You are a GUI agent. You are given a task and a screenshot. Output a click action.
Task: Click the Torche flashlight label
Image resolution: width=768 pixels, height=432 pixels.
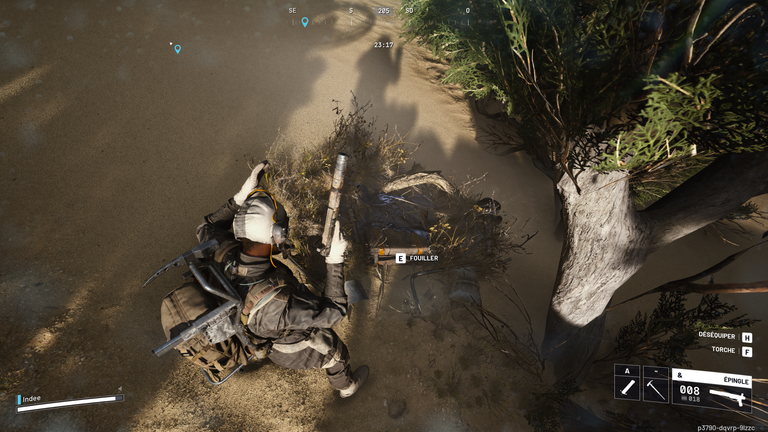pyautogui.click(x=724, y=351)
